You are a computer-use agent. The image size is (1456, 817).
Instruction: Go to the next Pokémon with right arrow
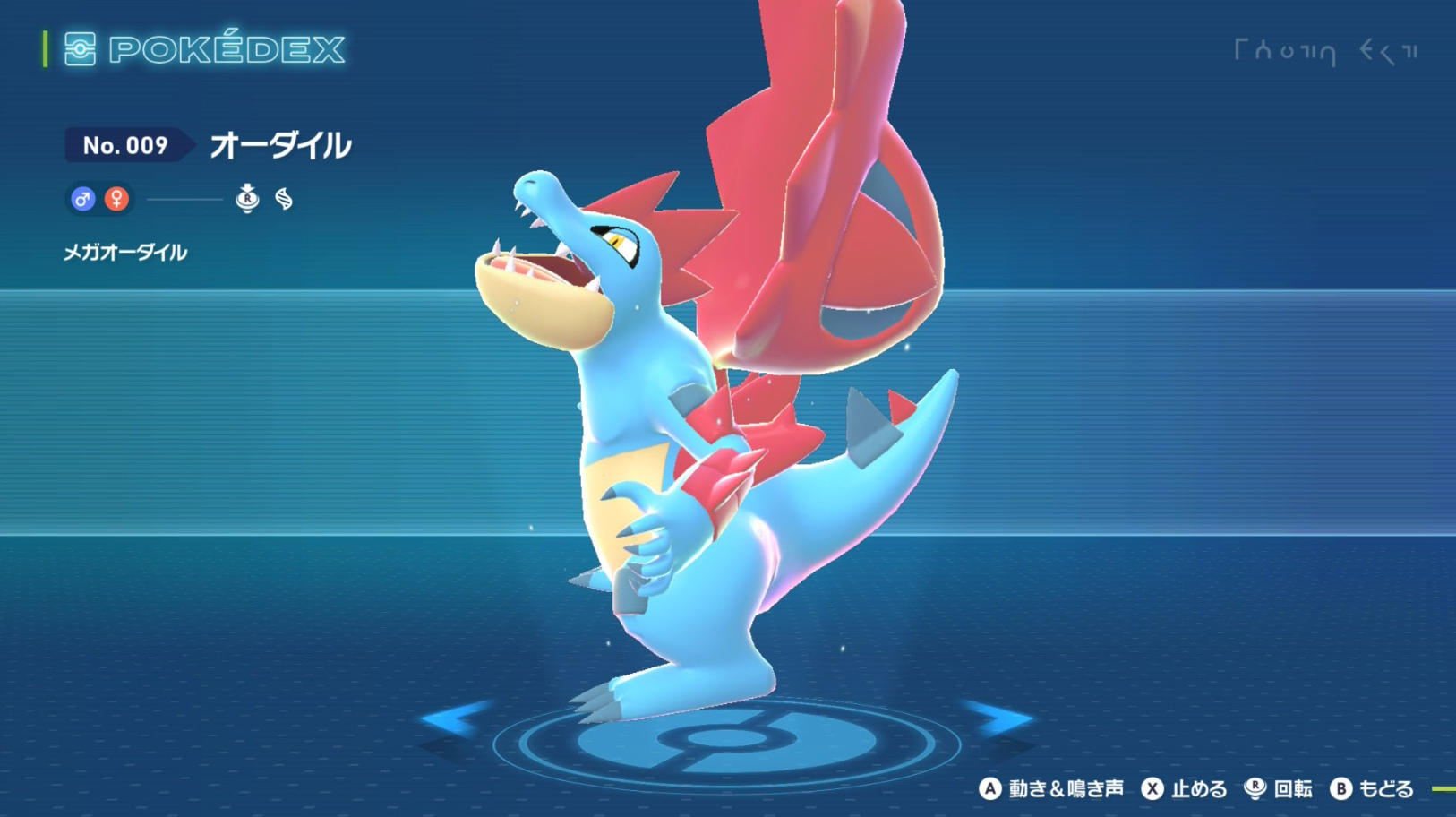tap(998, 718)
